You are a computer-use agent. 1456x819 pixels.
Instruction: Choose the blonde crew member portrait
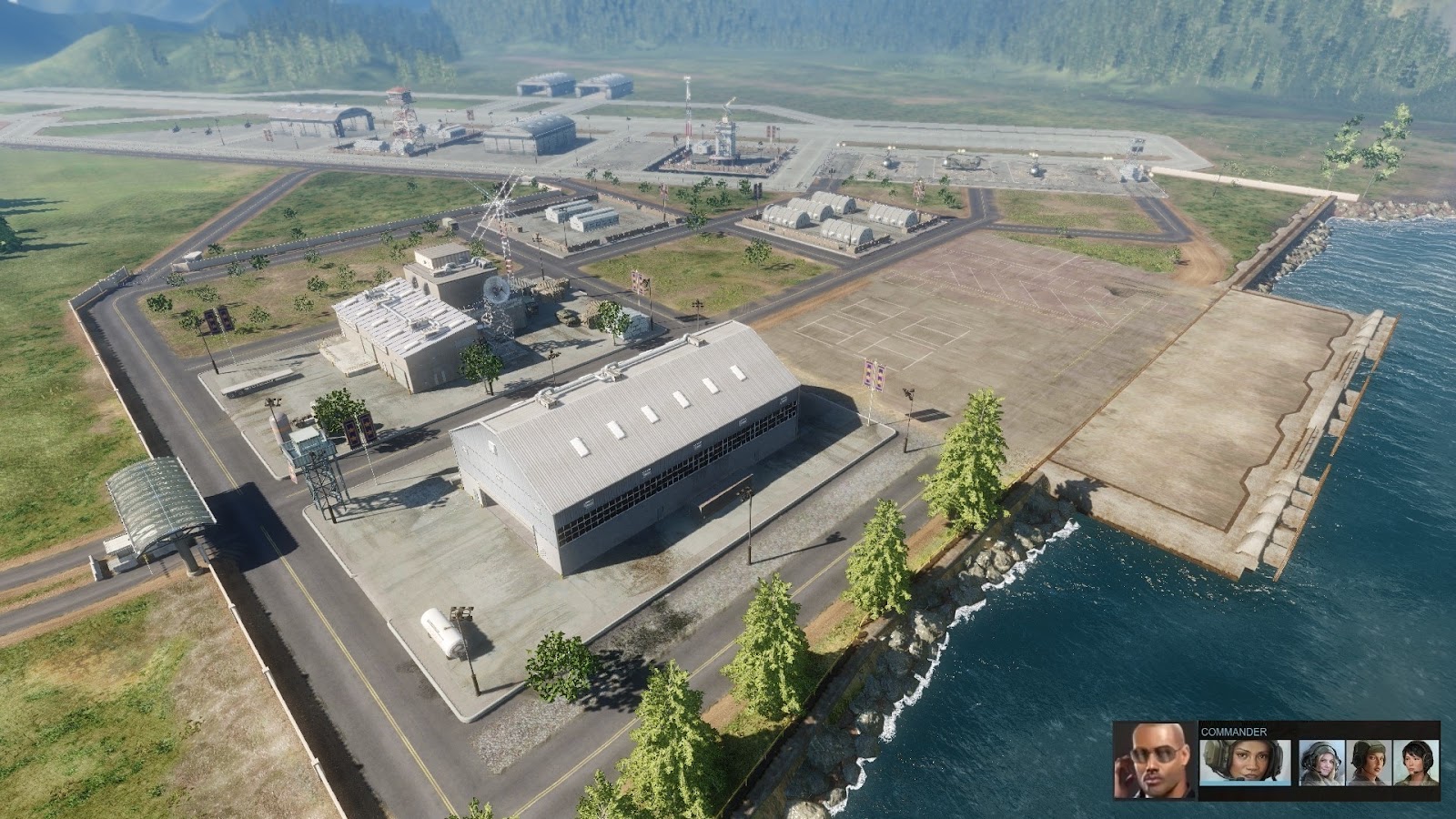pyautogui.click(x=1321, y=763)
